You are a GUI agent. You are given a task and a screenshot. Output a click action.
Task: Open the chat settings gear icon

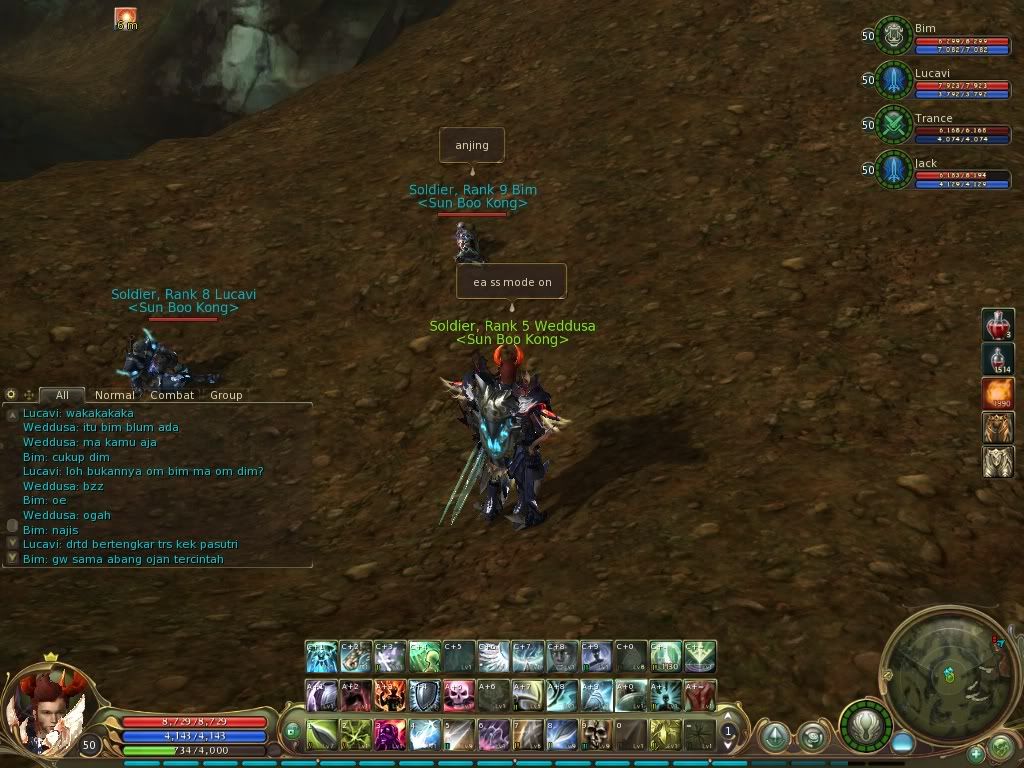tap(11, 395)
